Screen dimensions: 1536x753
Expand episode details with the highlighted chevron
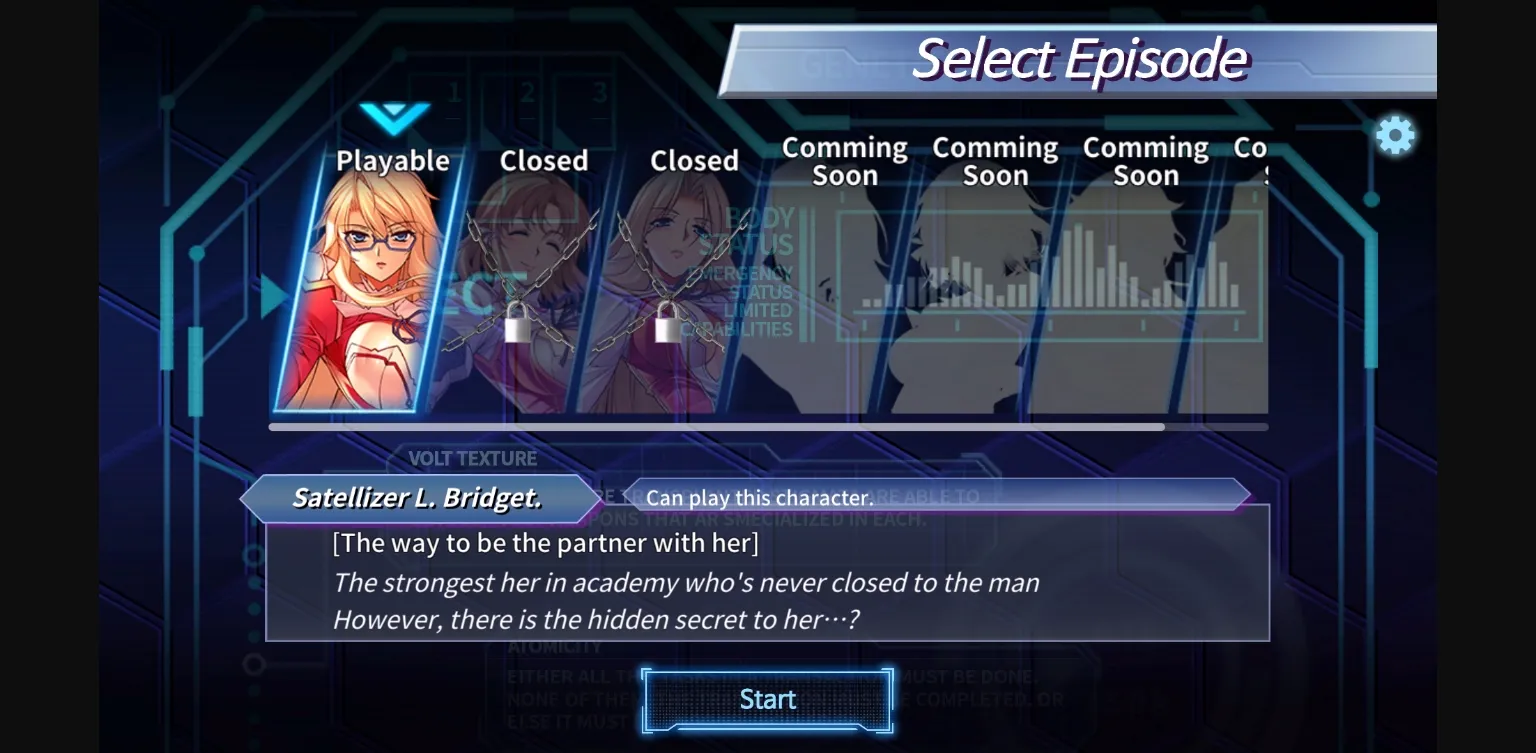click(396, 117)
